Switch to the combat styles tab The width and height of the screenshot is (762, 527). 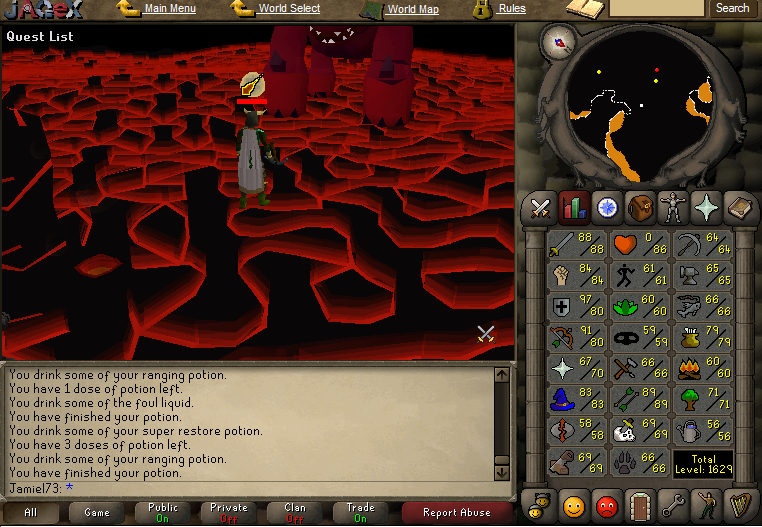tap(541, 208)
